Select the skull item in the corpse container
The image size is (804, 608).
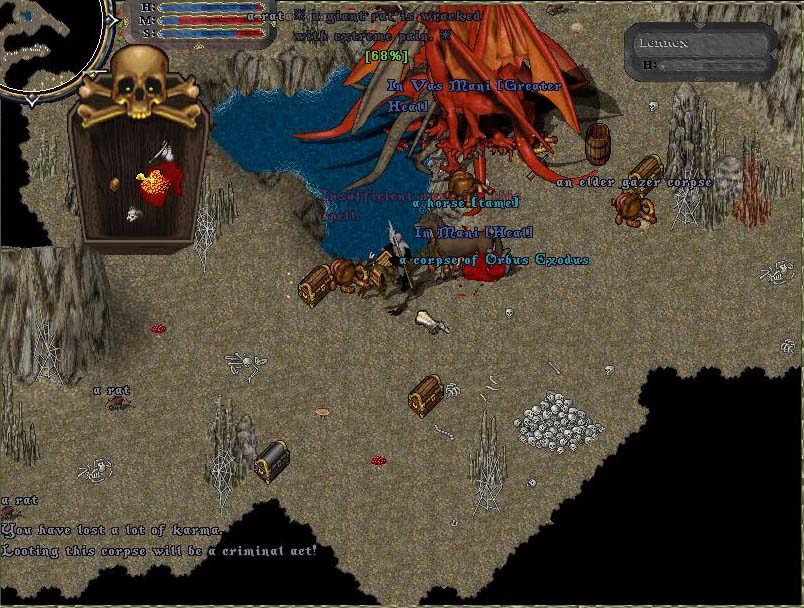pos(132,214)
